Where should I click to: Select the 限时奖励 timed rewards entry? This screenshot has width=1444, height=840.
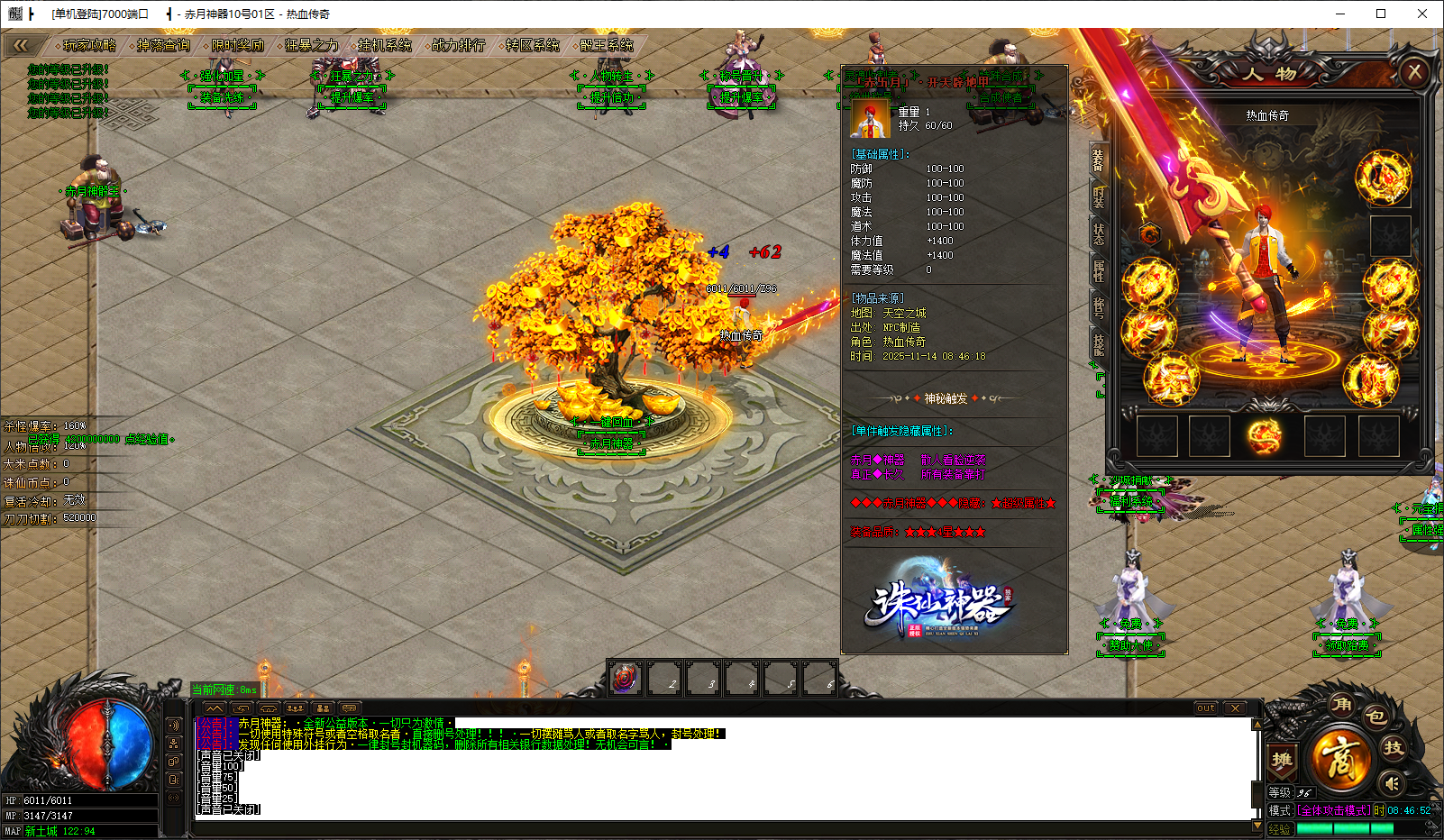tap(236, 45)
